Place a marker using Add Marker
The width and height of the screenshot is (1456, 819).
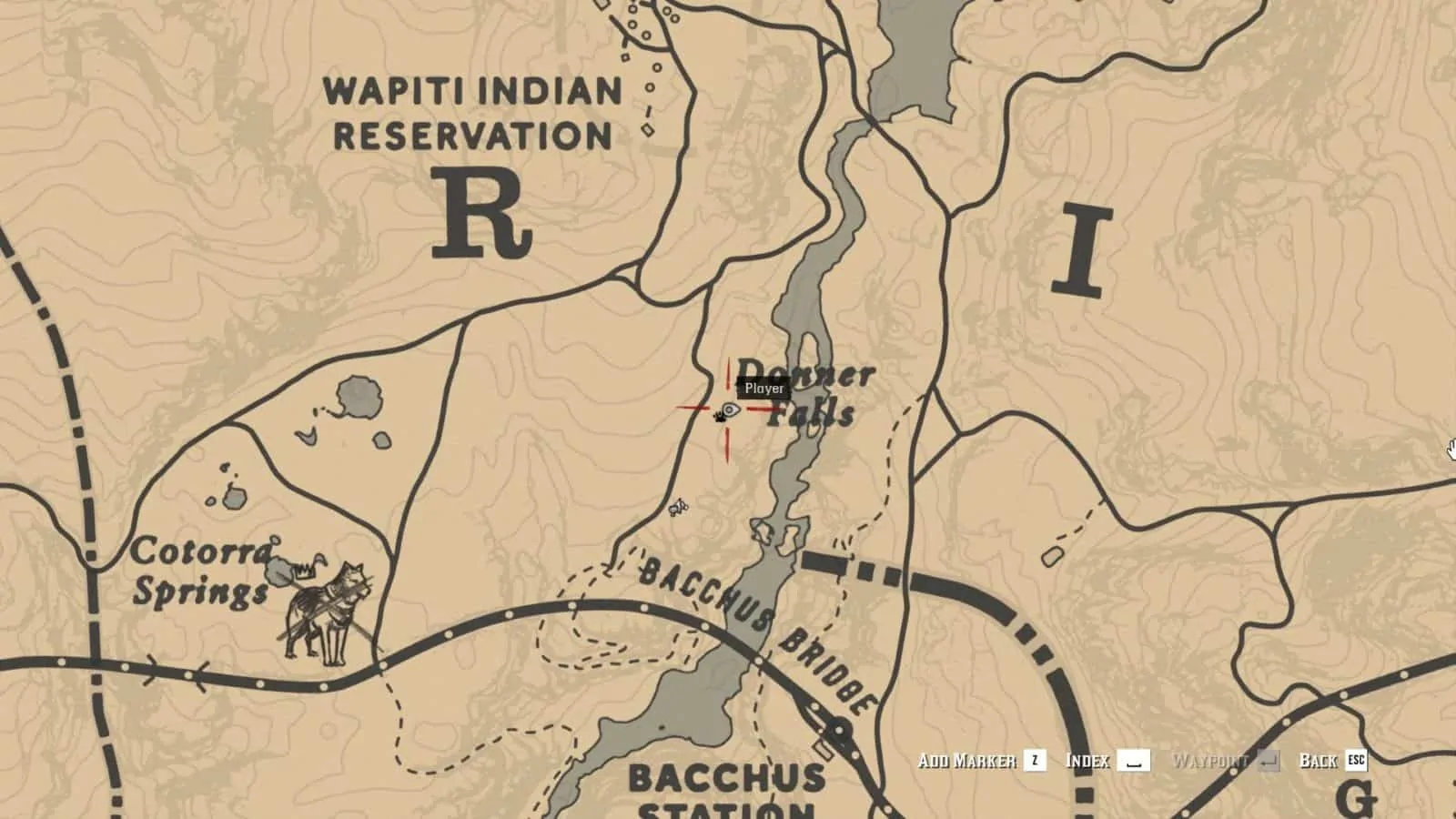[967, 760]
